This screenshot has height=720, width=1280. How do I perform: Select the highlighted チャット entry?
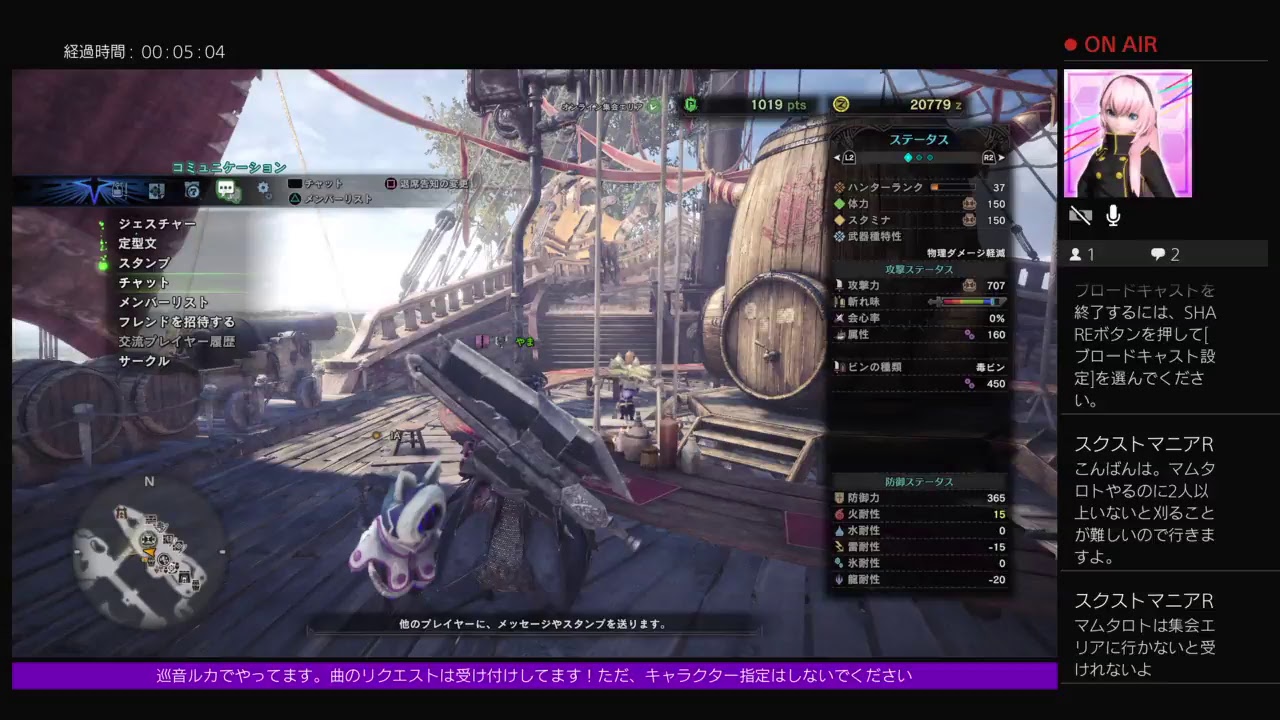point(144,283)
